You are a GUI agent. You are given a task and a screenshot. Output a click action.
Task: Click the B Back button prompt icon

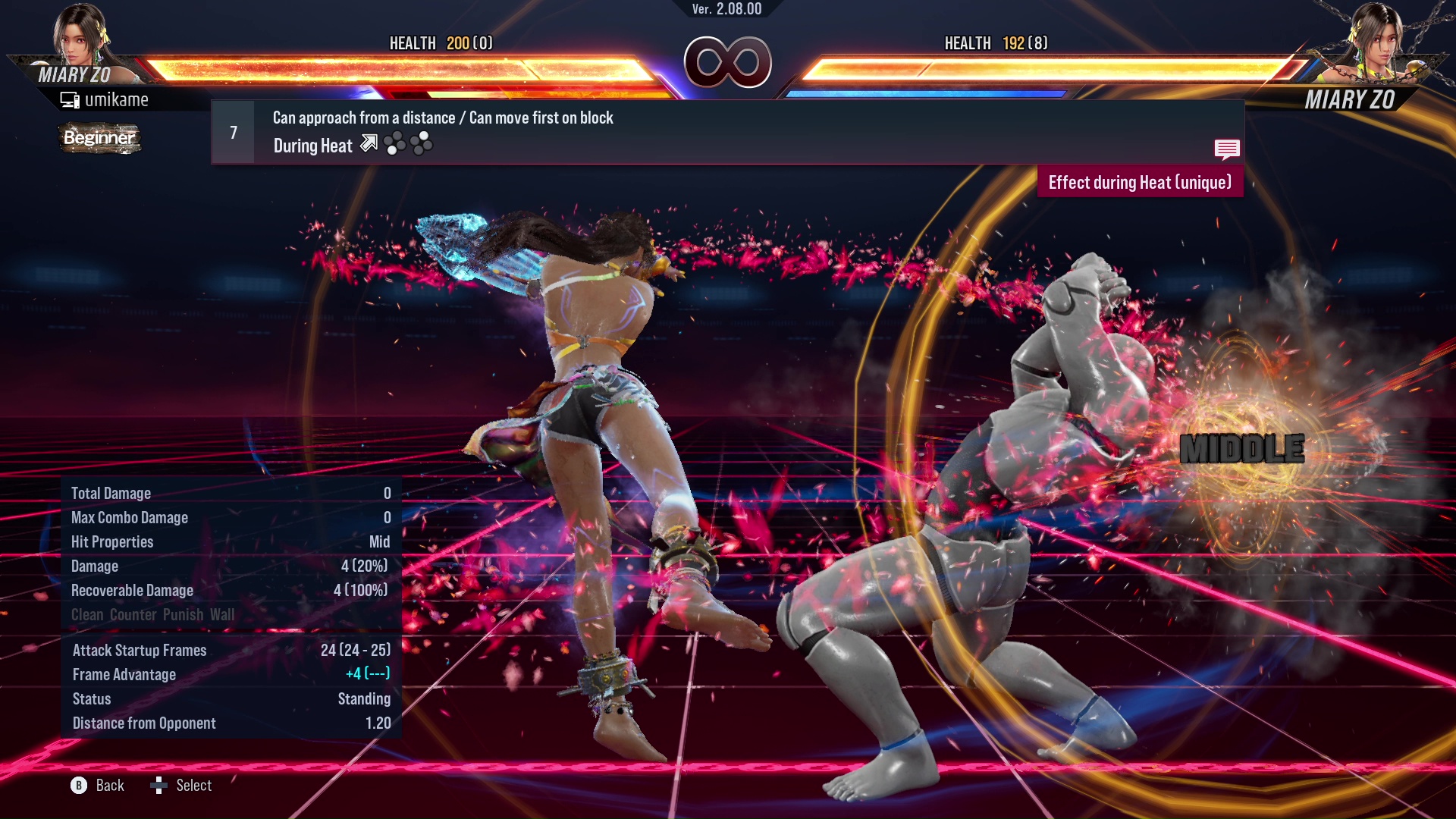[80, 786]
